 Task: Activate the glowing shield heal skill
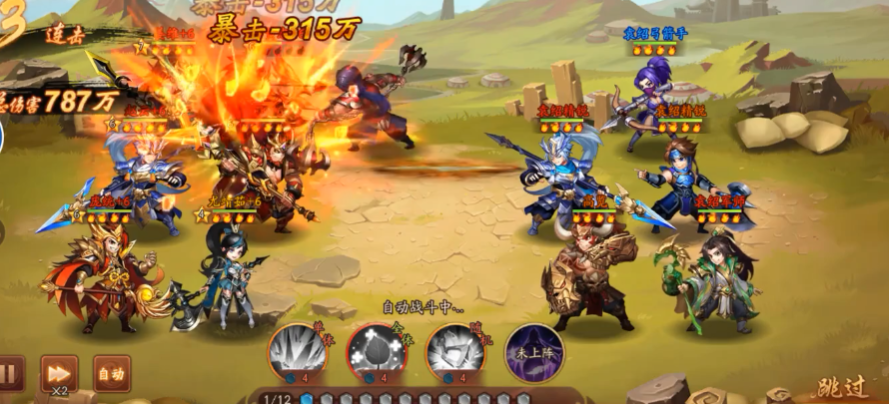pos(376,351)
